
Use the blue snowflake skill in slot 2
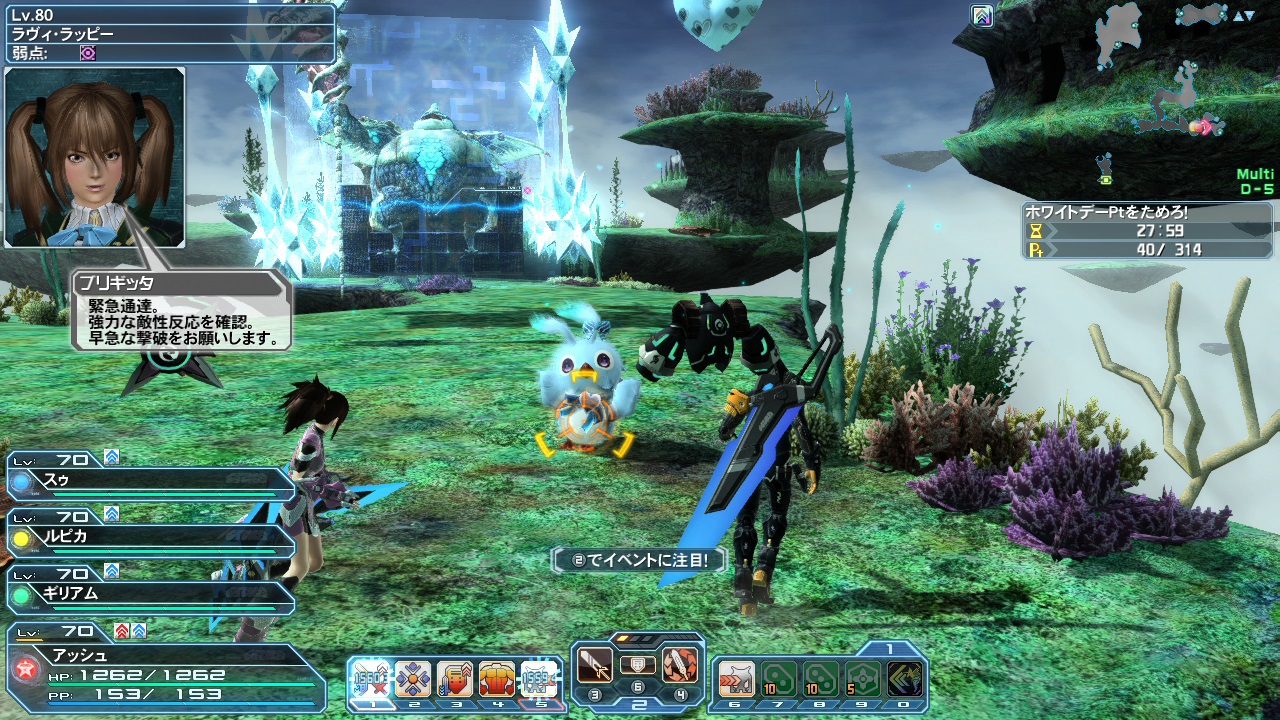412,679
